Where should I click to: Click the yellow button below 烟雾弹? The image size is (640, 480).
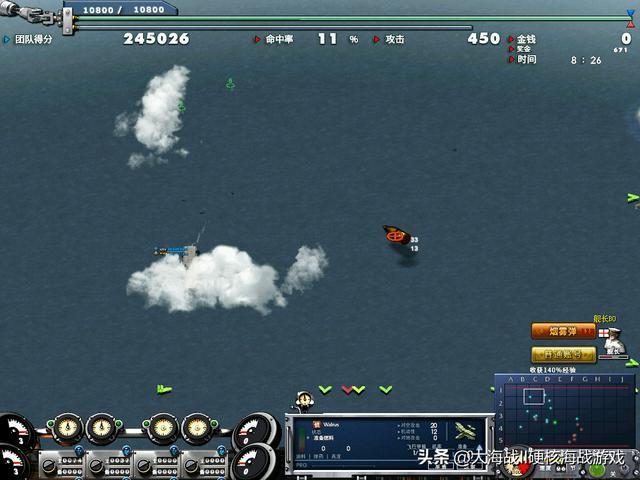pos(563,354)
